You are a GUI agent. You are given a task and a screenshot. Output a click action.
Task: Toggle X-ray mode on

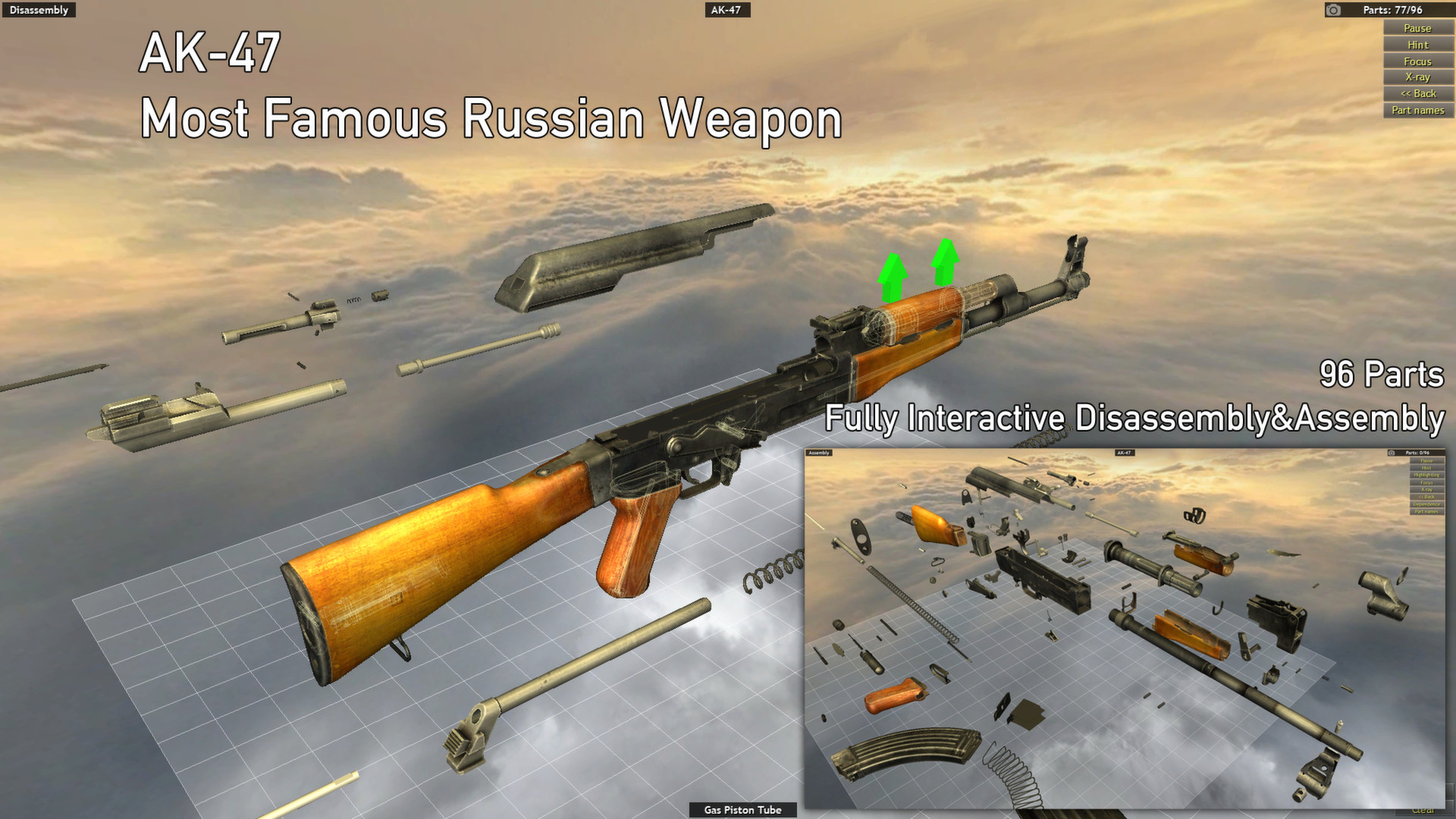point(1417,77)
